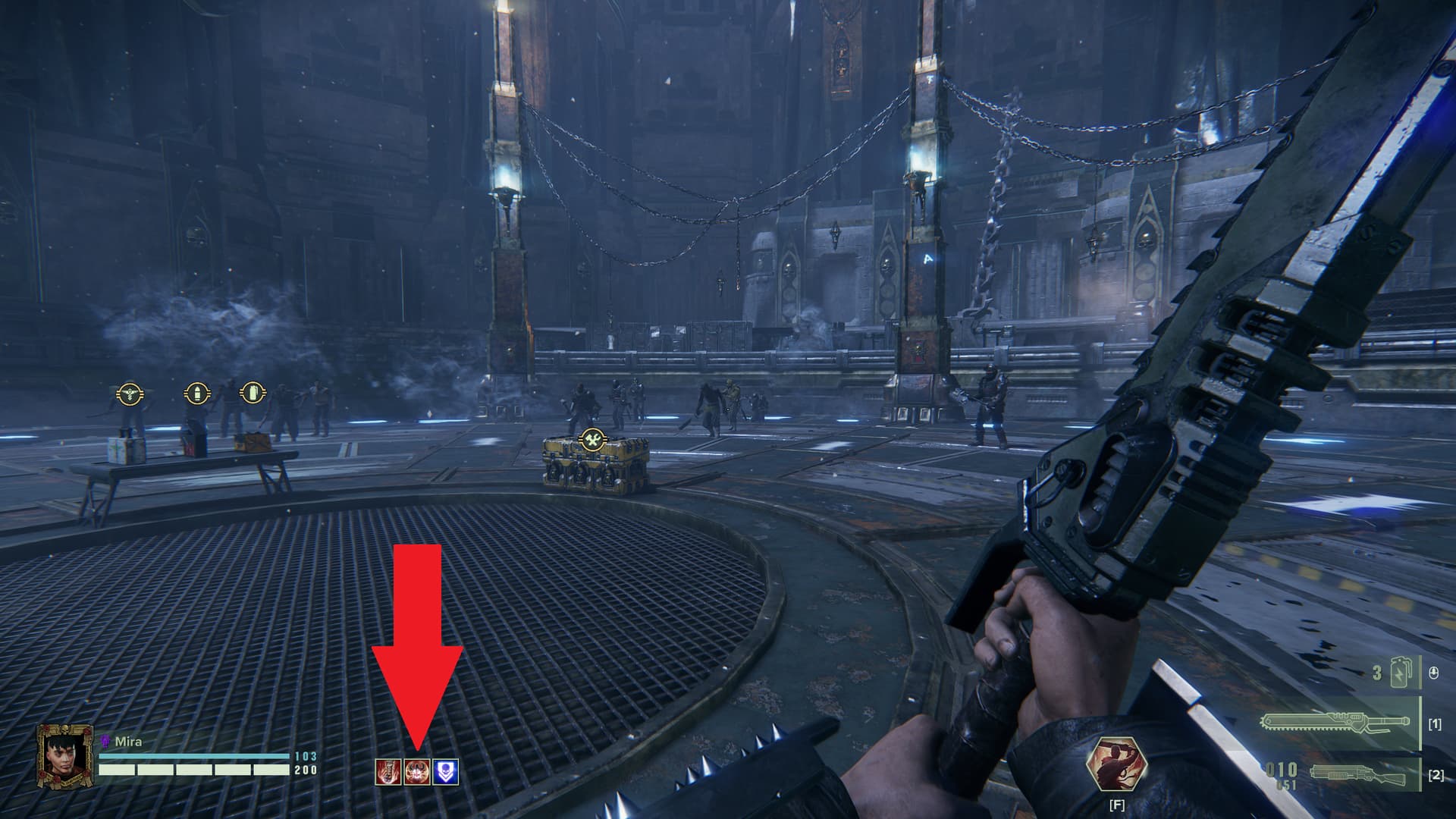Click the glowing winged emblem buff icon

tap(417, 772)
